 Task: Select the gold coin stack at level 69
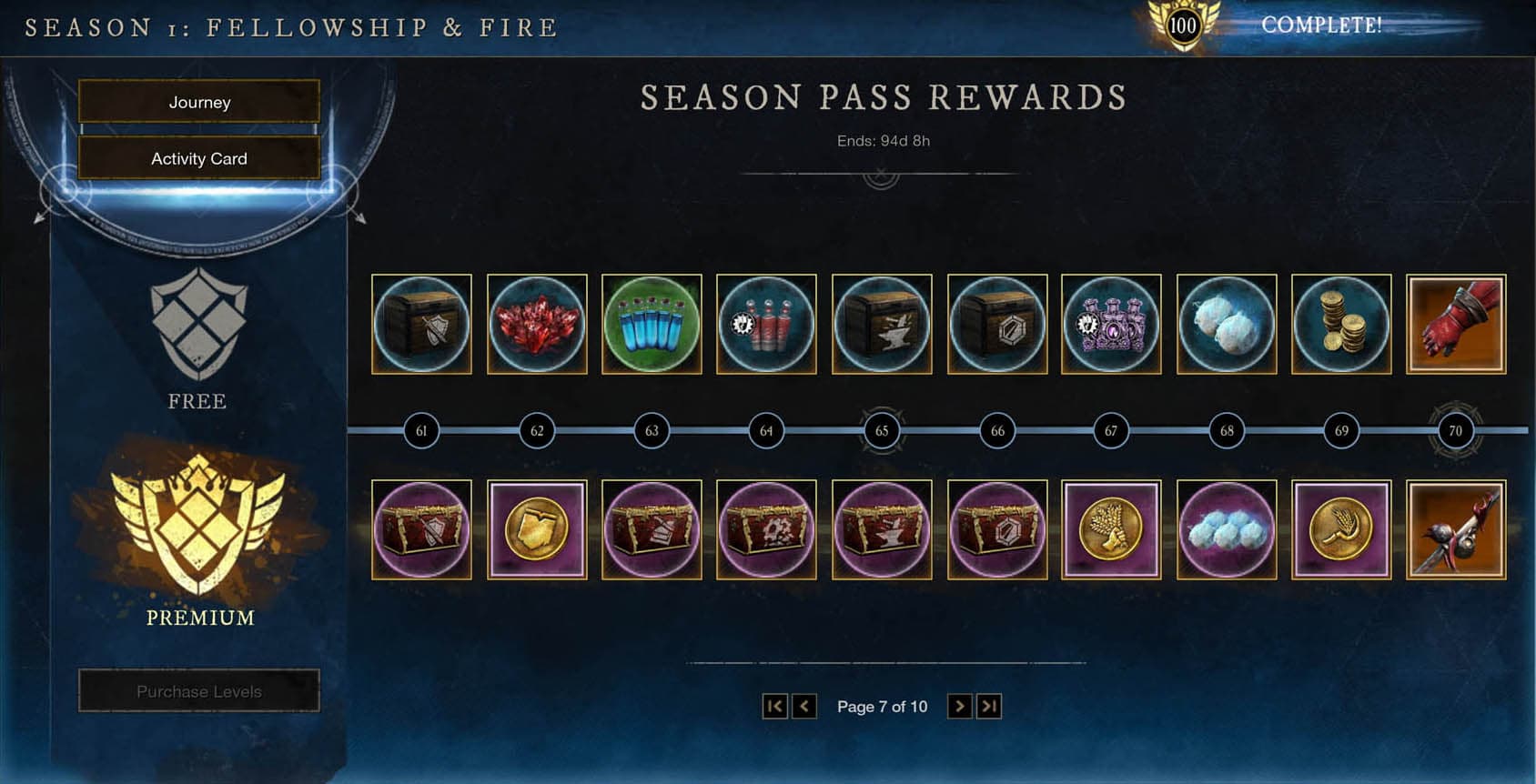pyautogui.click(x=1340, y=324)
